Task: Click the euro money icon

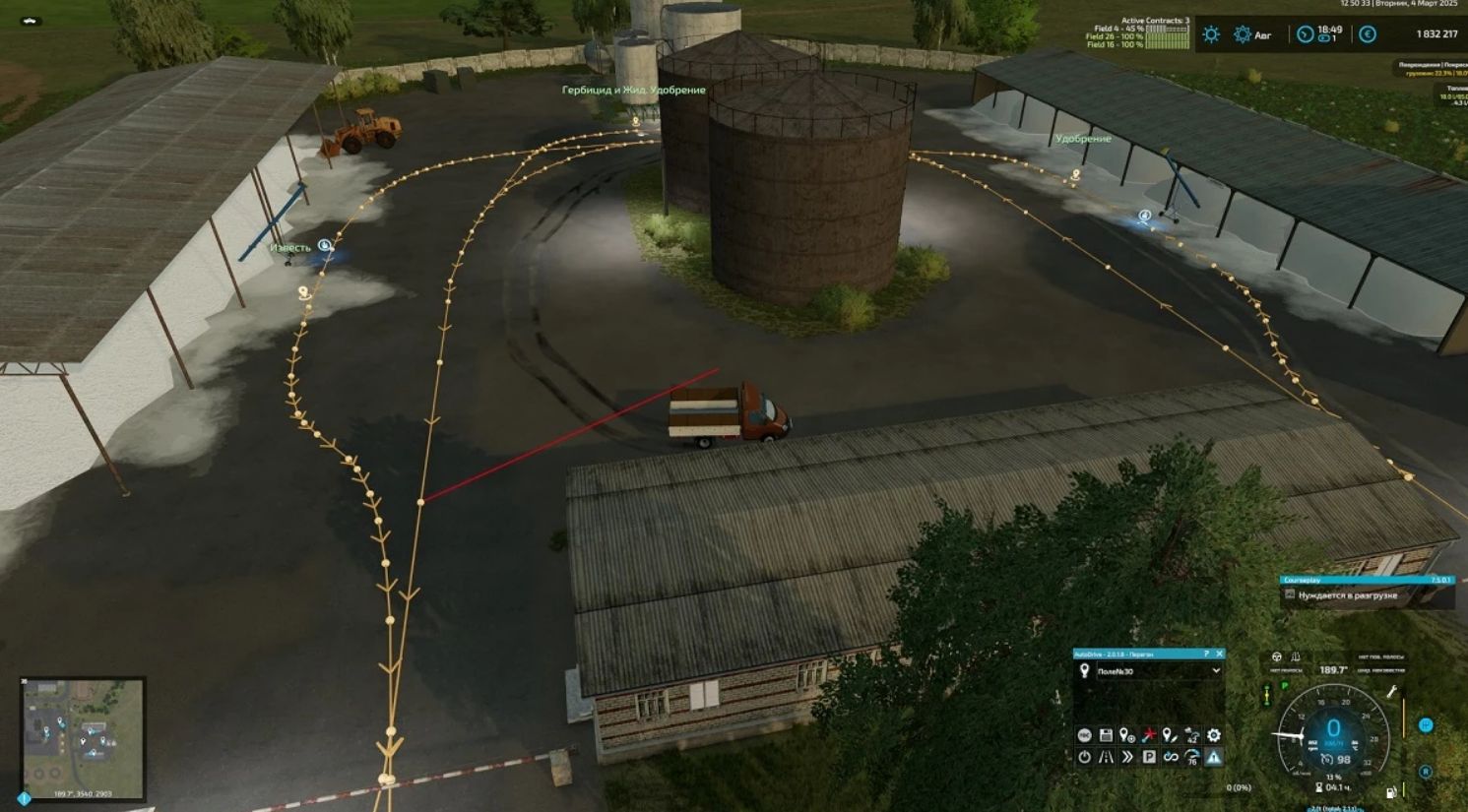Action: pos(1368,34)
